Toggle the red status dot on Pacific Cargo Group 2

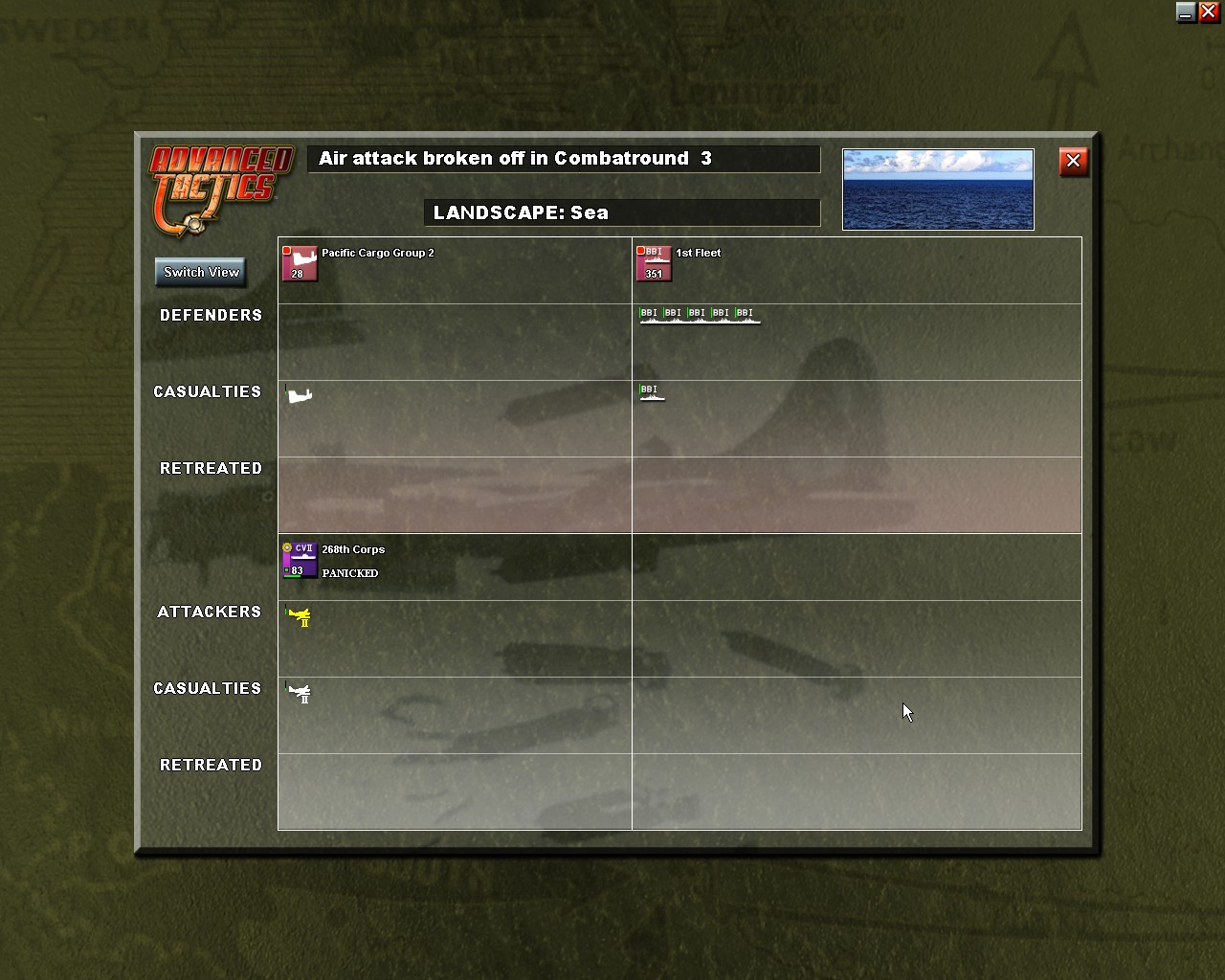click(287, 249)
